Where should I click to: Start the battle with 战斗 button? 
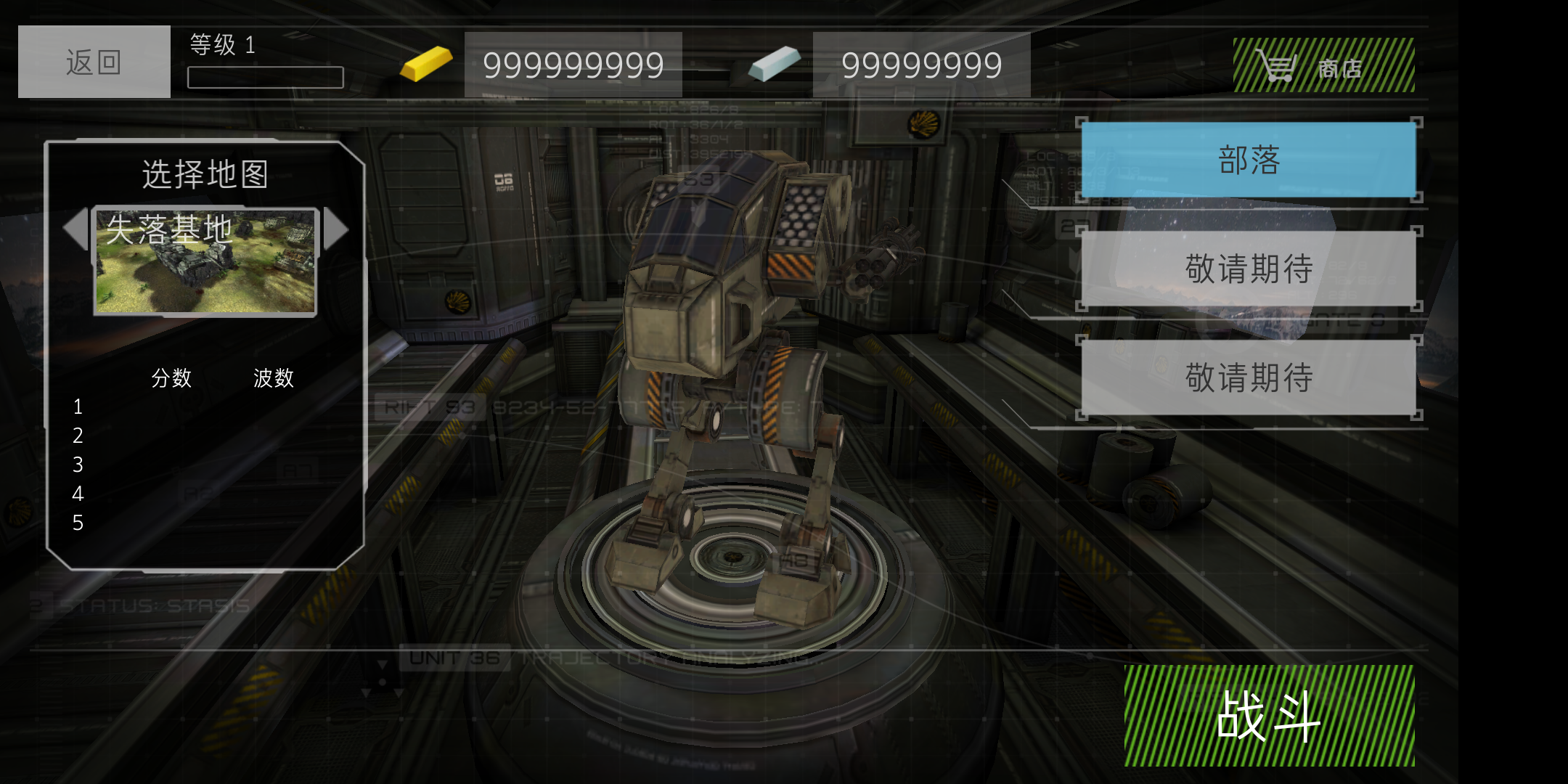(1269, 716)
